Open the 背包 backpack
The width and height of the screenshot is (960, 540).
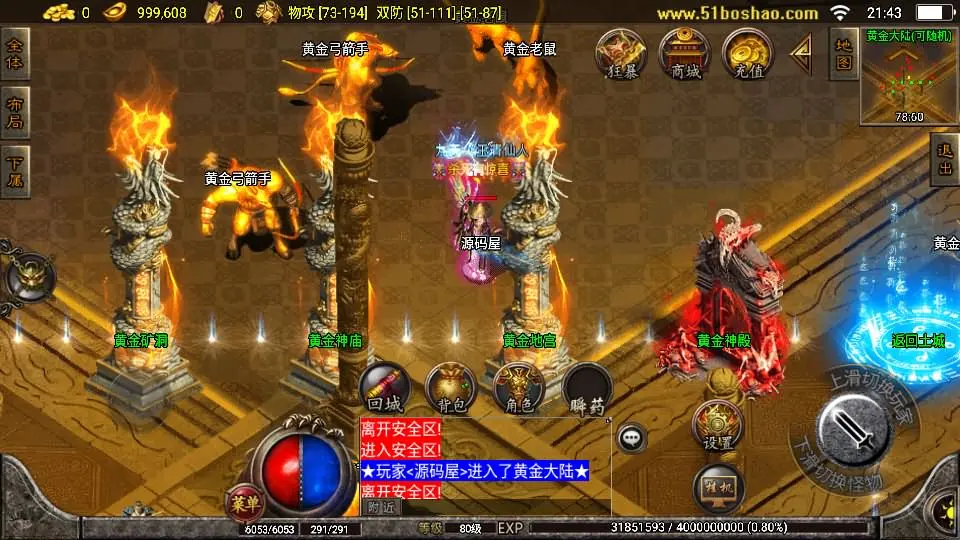pos(451,388)
